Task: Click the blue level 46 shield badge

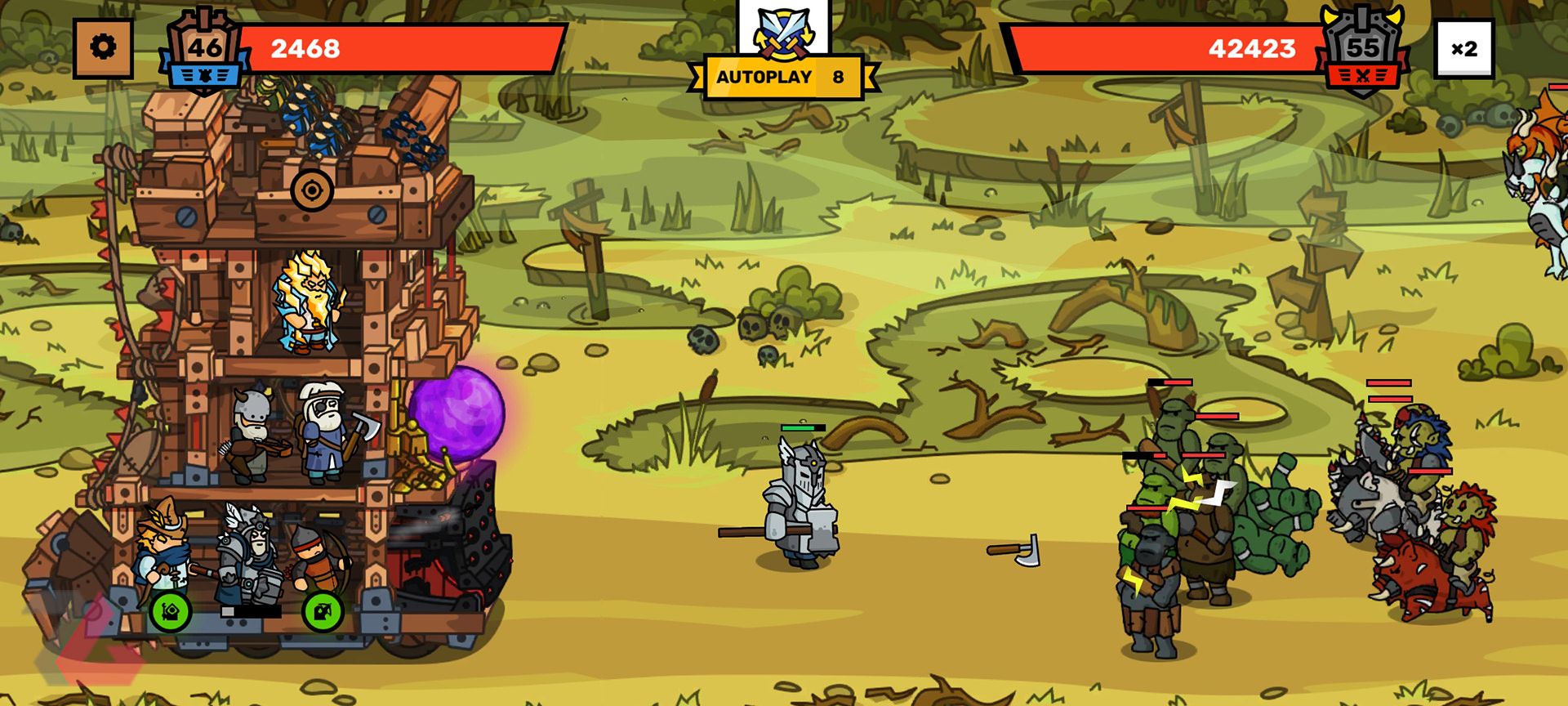Action: pyautogui.click(x=203, y=49)
